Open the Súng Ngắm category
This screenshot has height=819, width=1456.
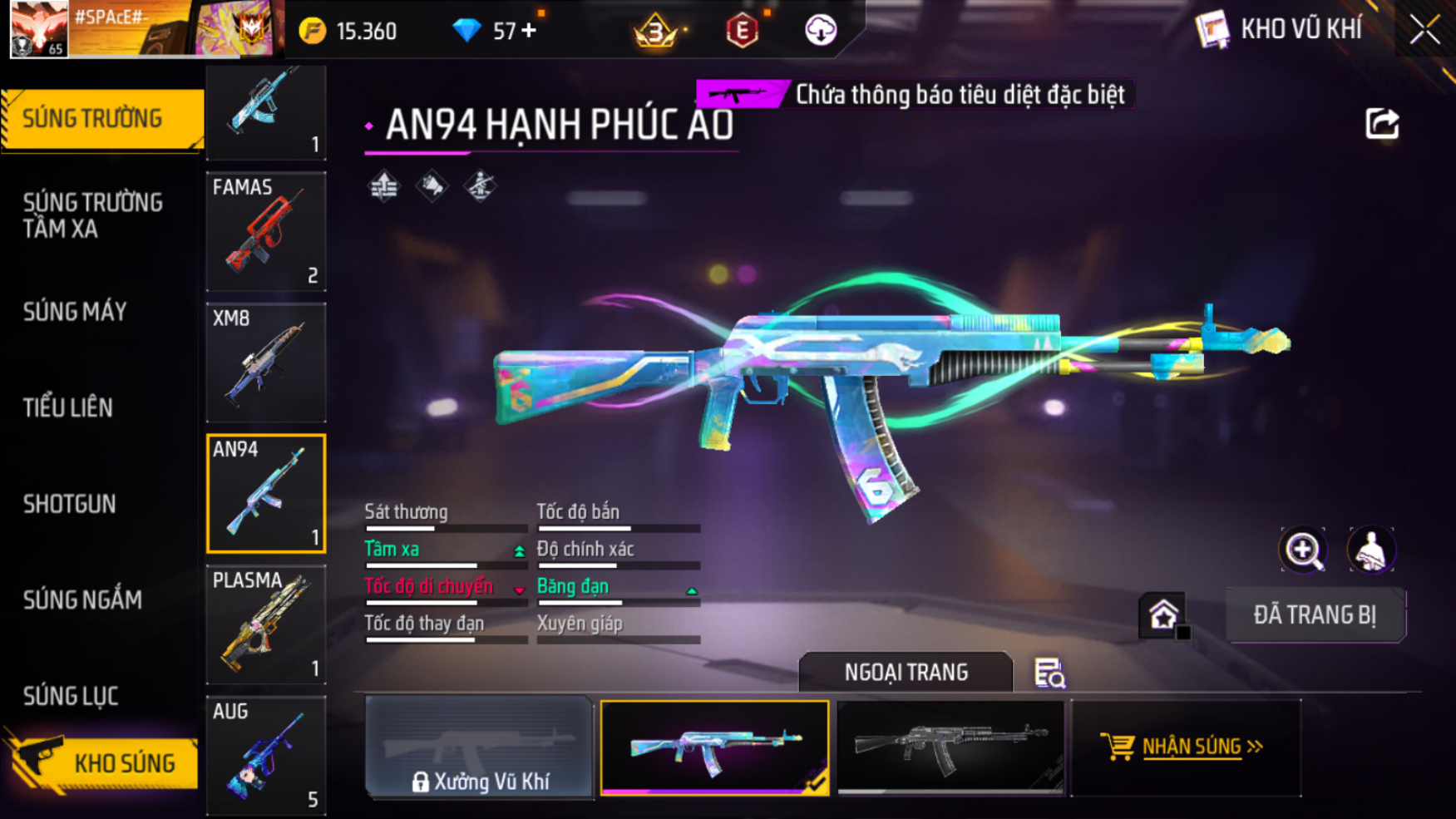pos(82,599)
